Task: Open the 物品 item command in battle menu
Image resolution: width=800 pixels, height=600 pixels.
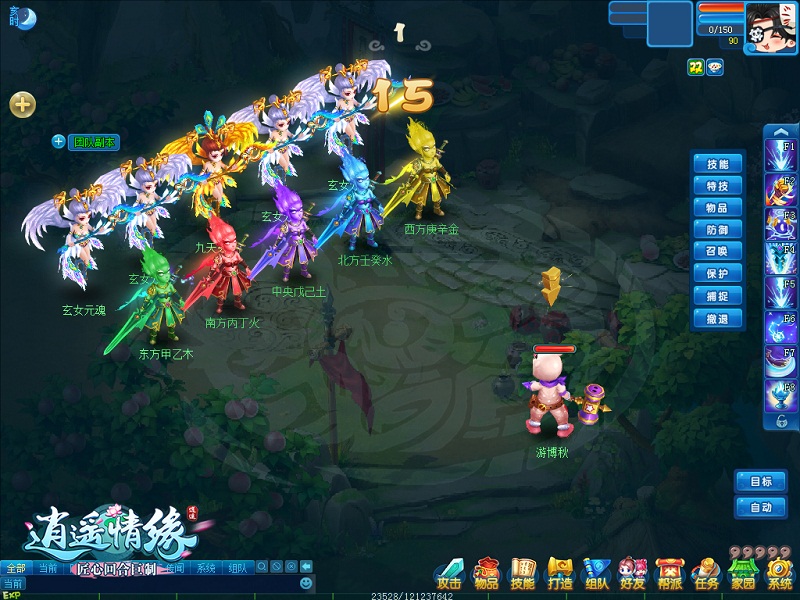Action: coord(717,208)
